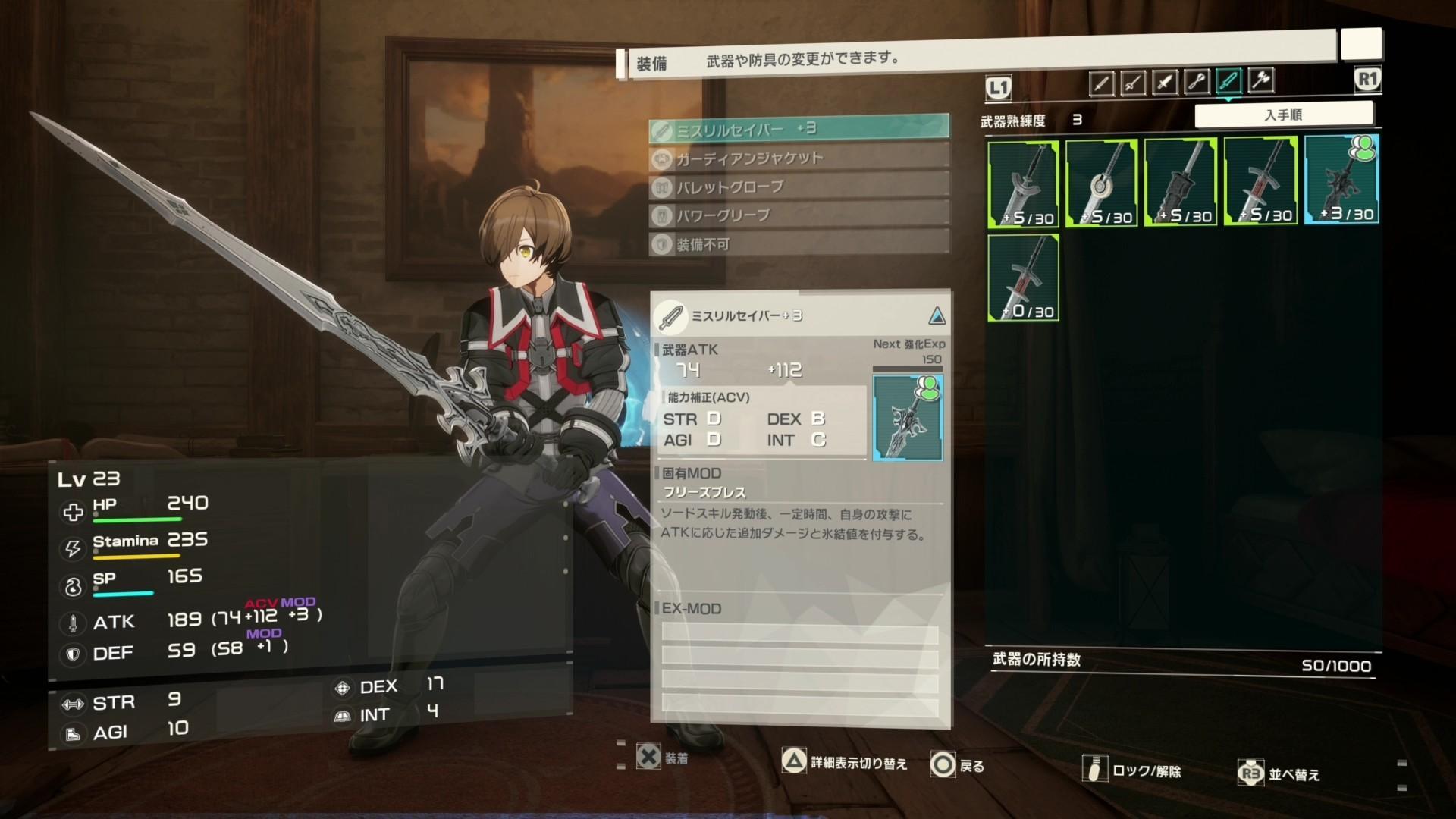
Task: Select the axe weapon category icon
Action: tap(1260, 82)
